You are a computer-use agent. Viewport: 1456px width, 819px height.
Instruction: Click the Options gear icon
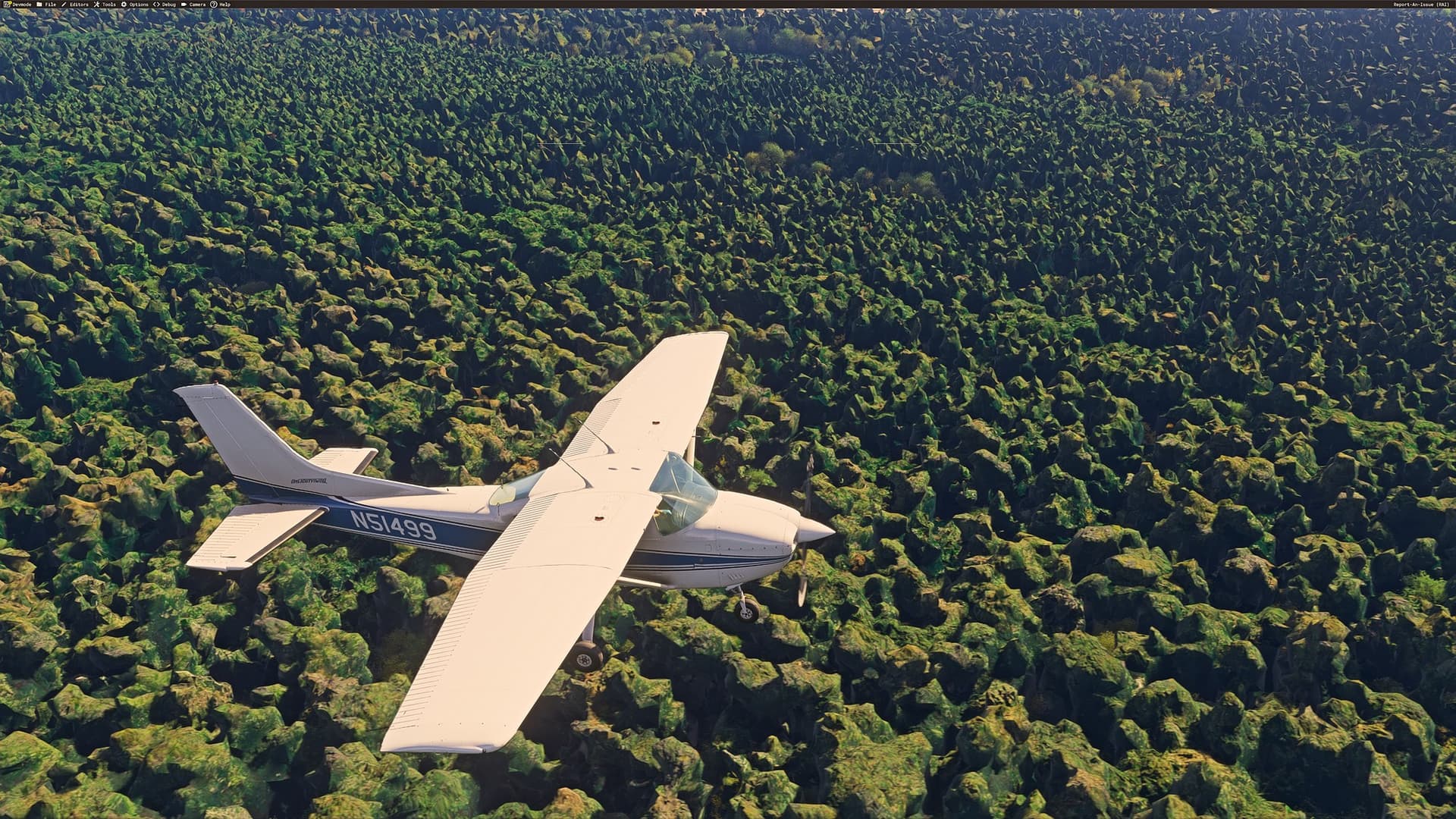[124, 4]
